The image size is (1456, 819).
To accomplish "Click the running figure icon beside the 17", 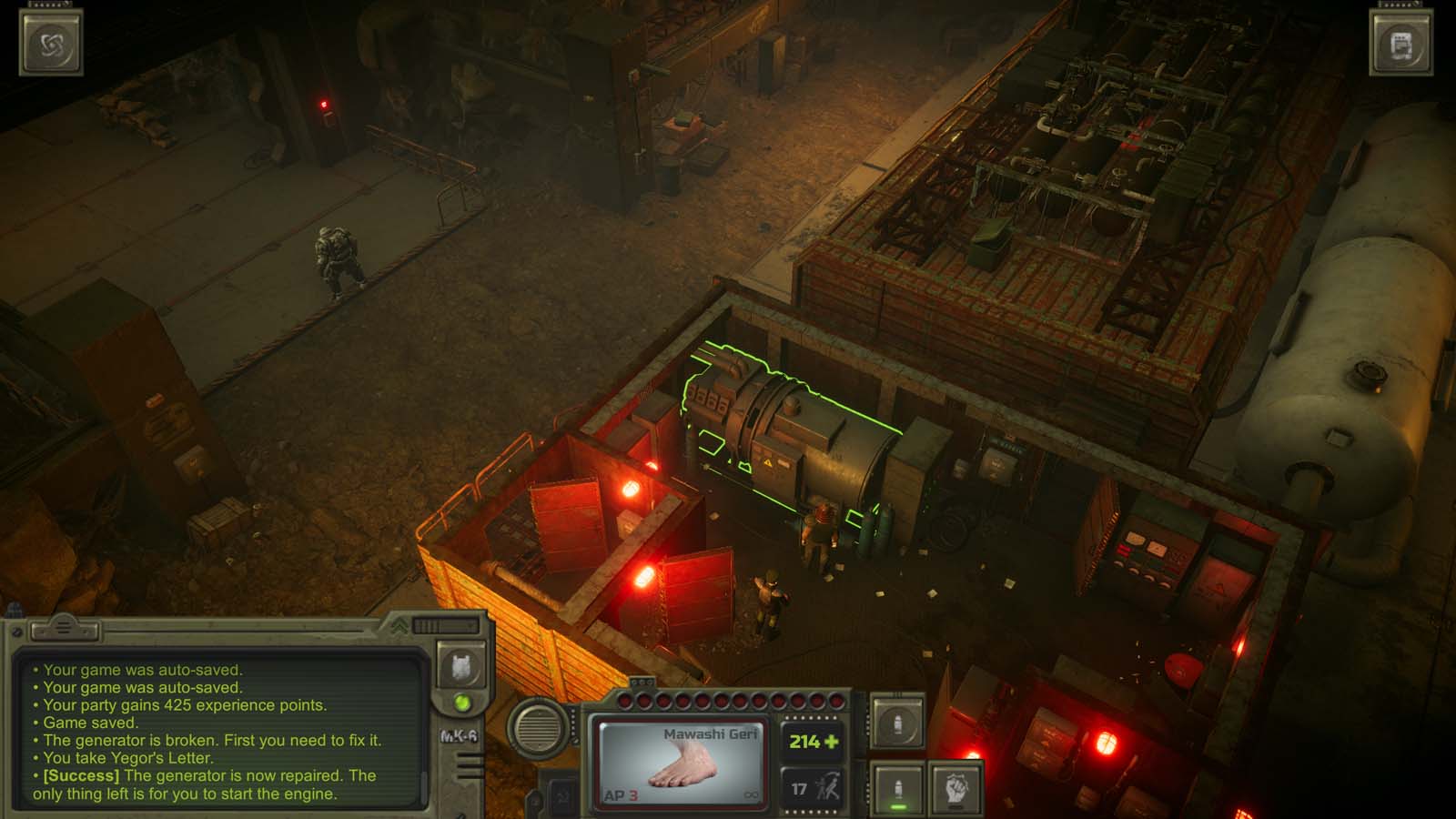I will [828, 784].
